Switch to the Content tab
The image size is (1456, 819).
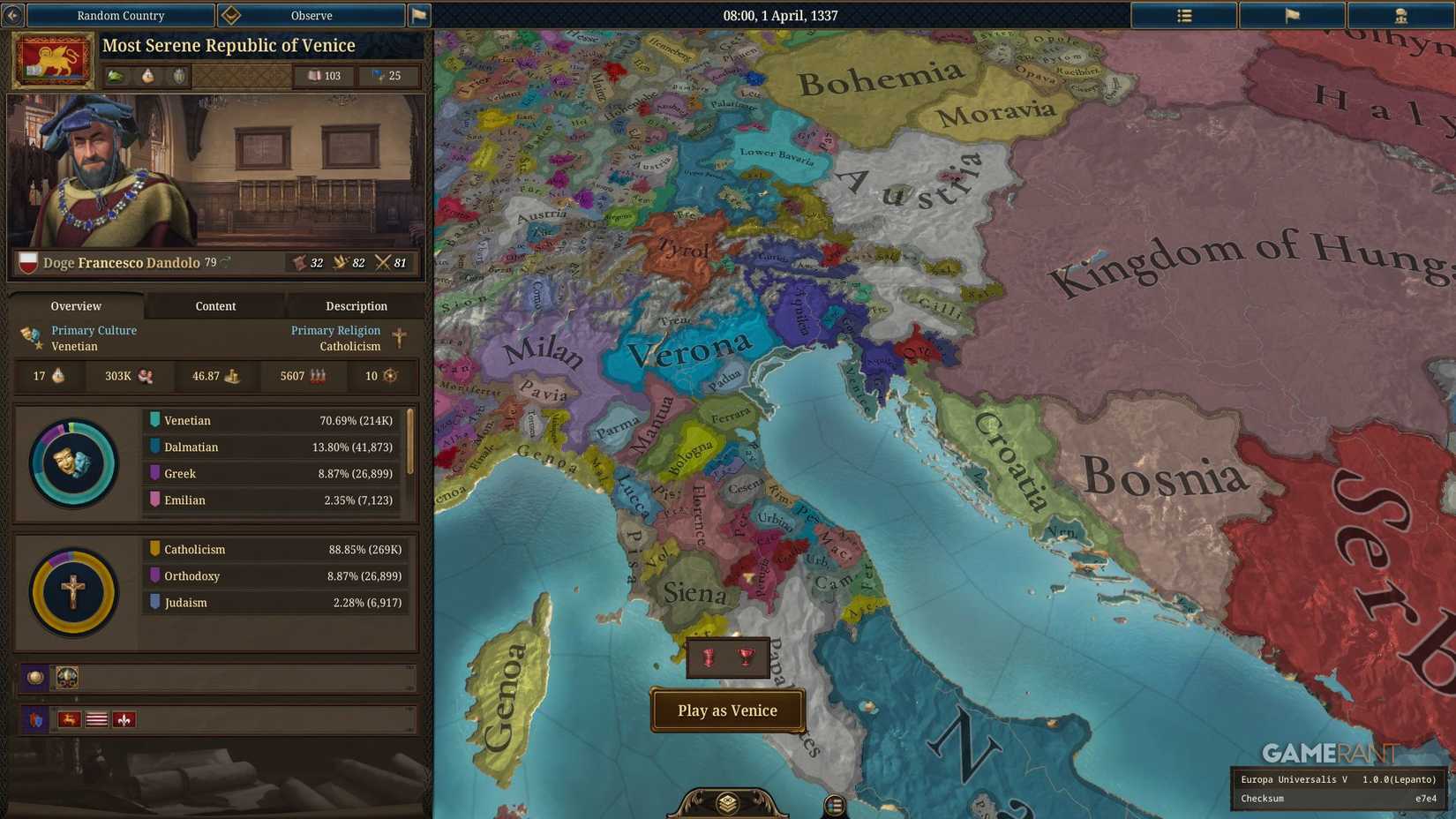click(215, 306)
